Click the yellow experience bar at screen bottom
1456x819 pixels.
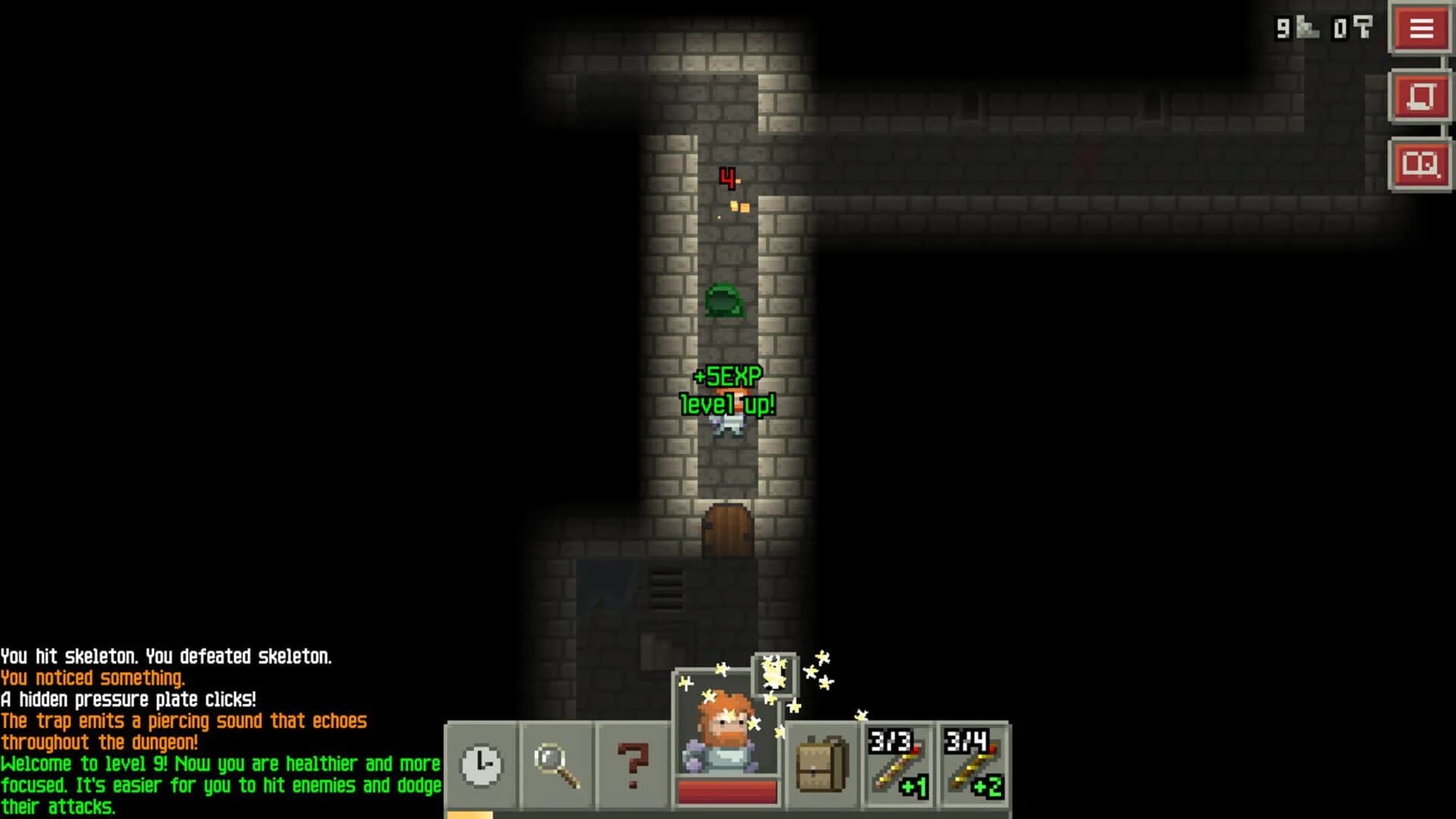(470, 814)
